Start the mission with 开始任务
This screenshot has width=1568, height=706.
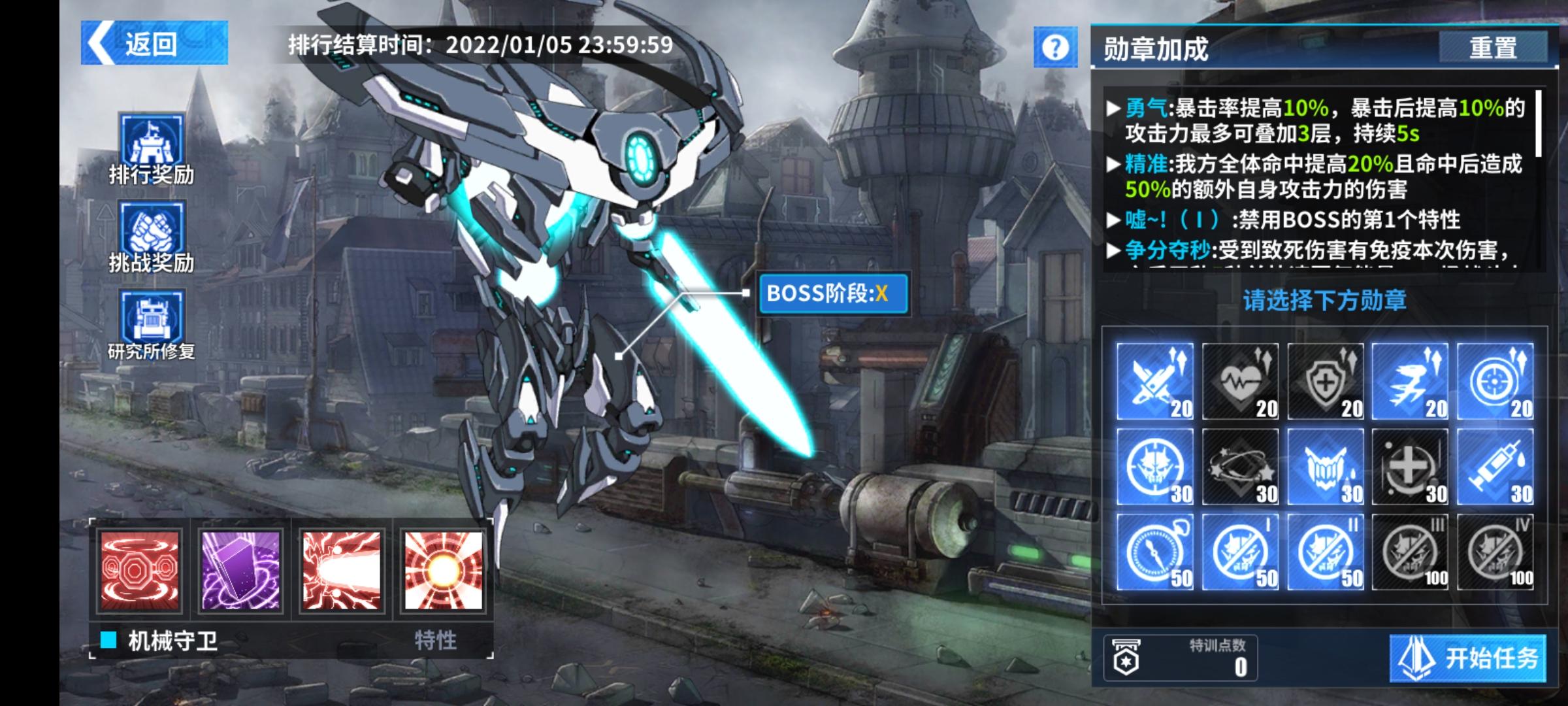point(1467,658)
